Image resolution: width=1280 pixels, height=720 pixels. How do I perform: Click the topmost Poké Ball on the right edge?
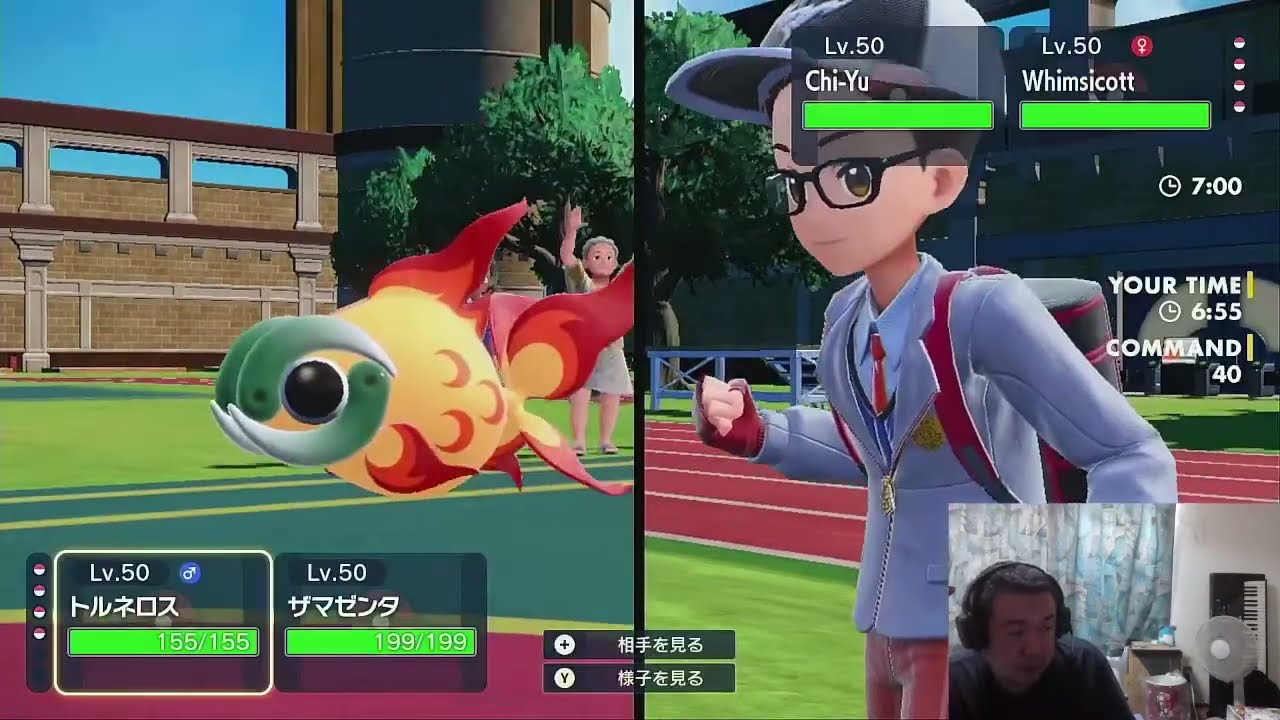point(1240,42)
